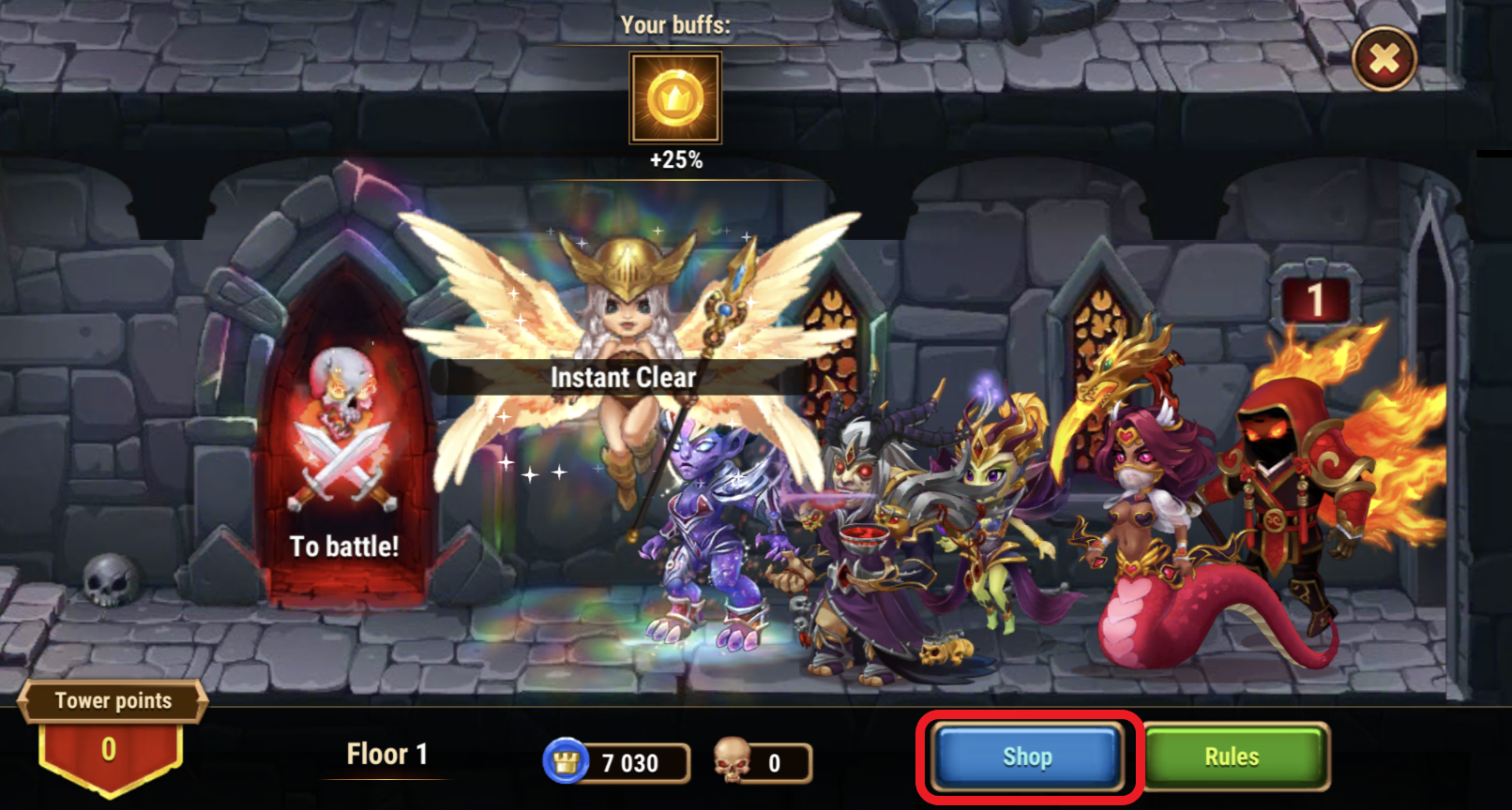Show the tower Rules
This screenshot has width=1512, height=810.
(1232, 757)
